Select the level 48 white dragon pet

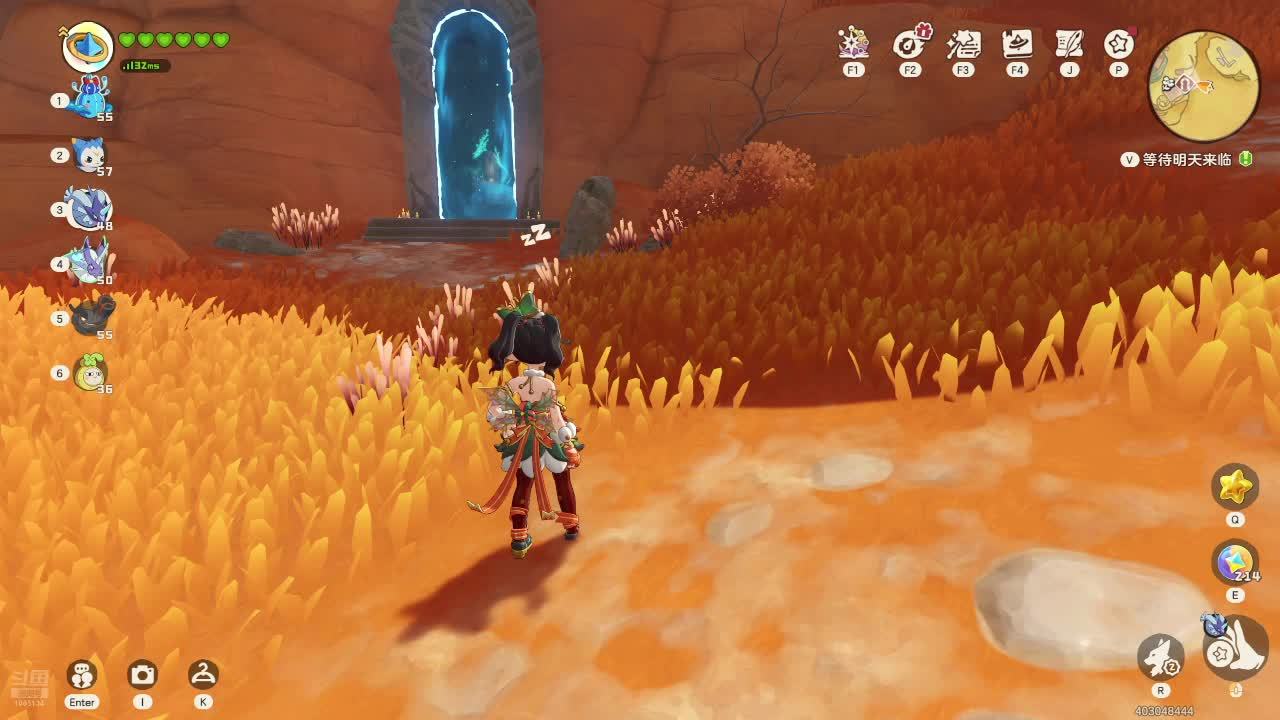pyautogui.click(x=90, y=209)
